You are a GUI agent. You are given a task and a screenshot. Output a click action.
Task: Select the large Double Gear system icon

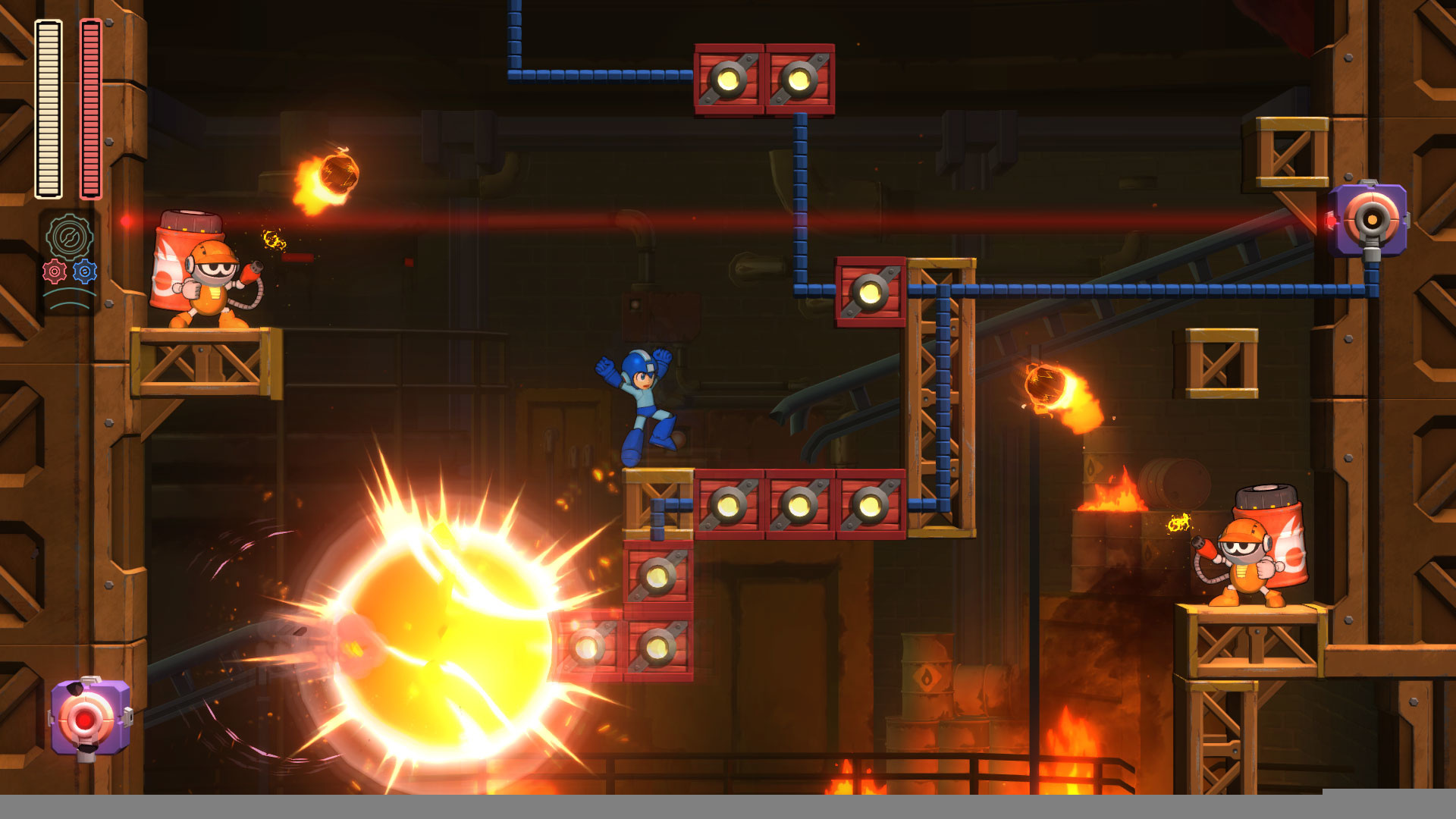tap(70, 237)
